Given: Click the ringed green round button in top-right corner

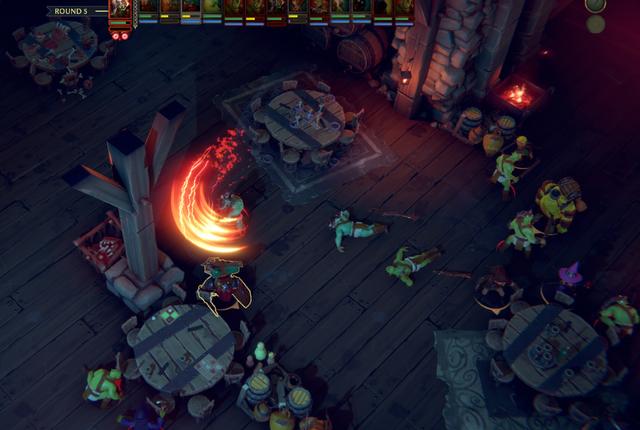Looking at the screenshot, I should (595, 6).
